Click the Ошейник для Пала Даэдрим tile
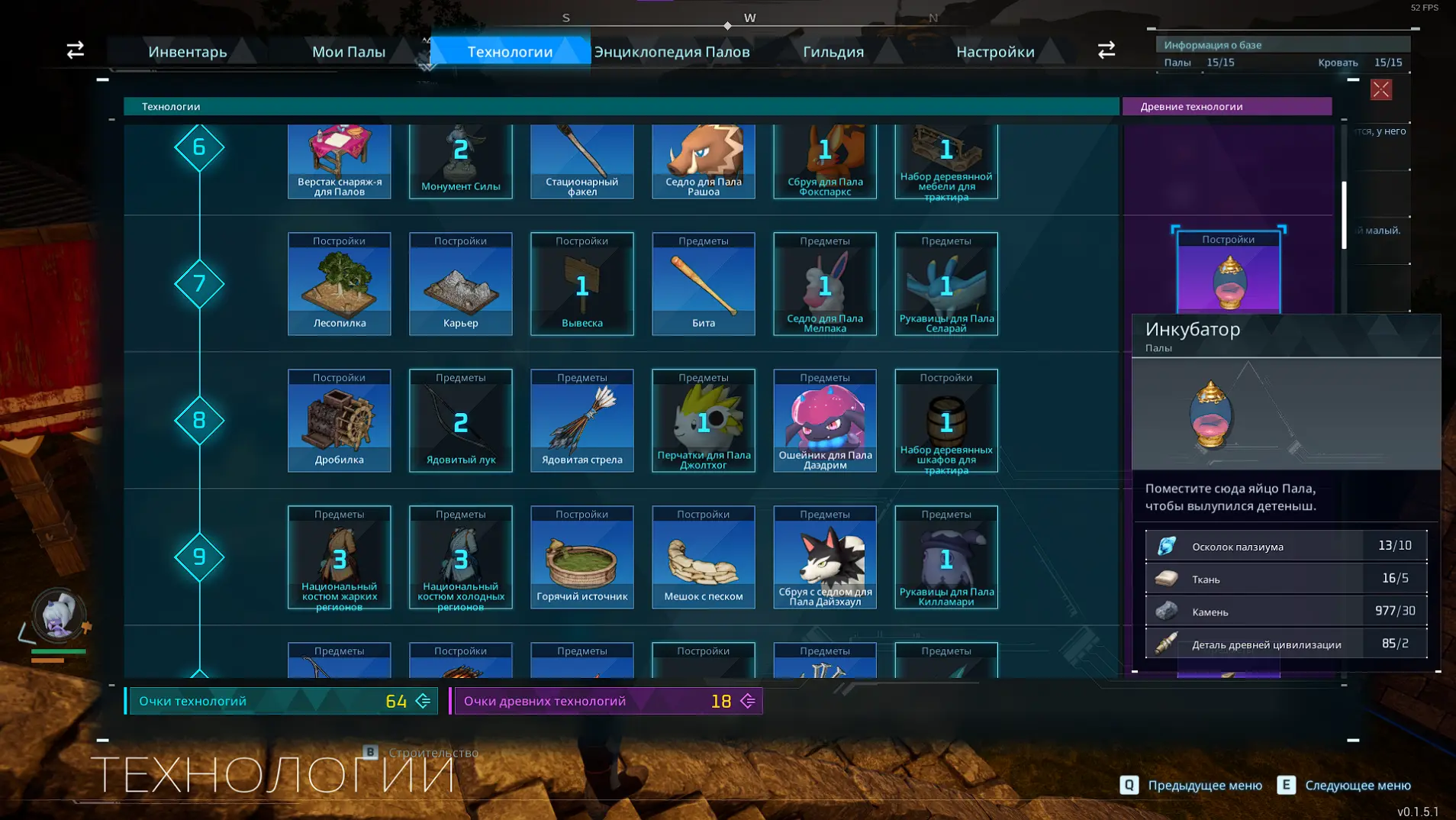The height and width of the screenshot is (820, 1456). point(825,421)
